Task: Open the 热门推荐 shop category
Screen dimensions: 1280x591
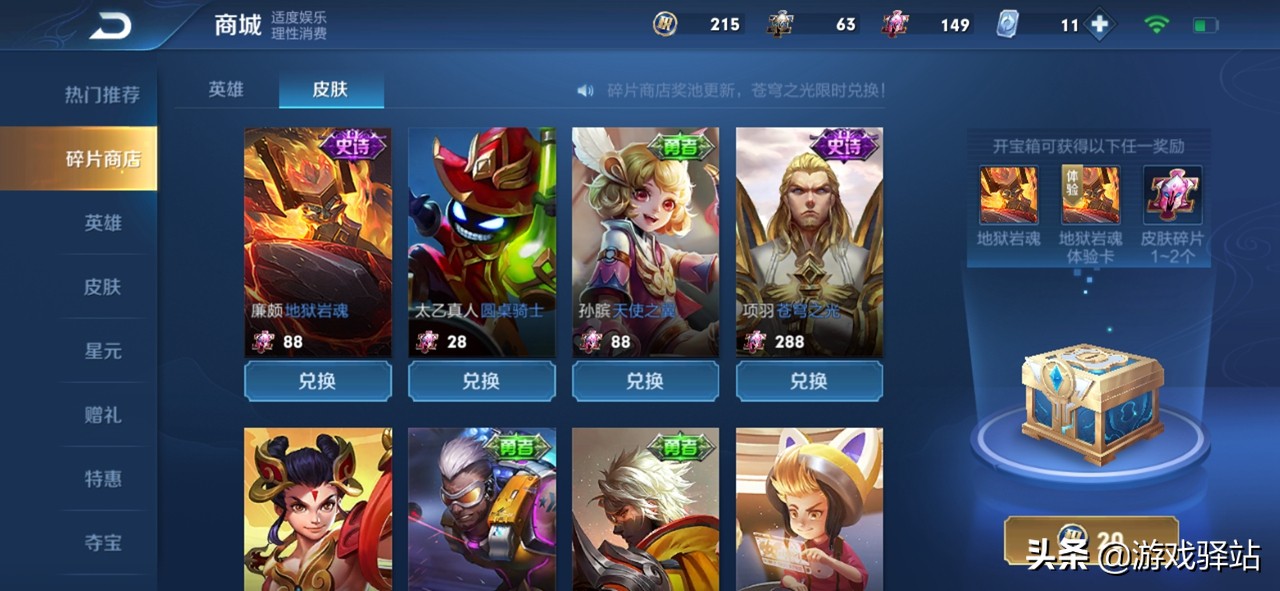Action: point(102,95)
